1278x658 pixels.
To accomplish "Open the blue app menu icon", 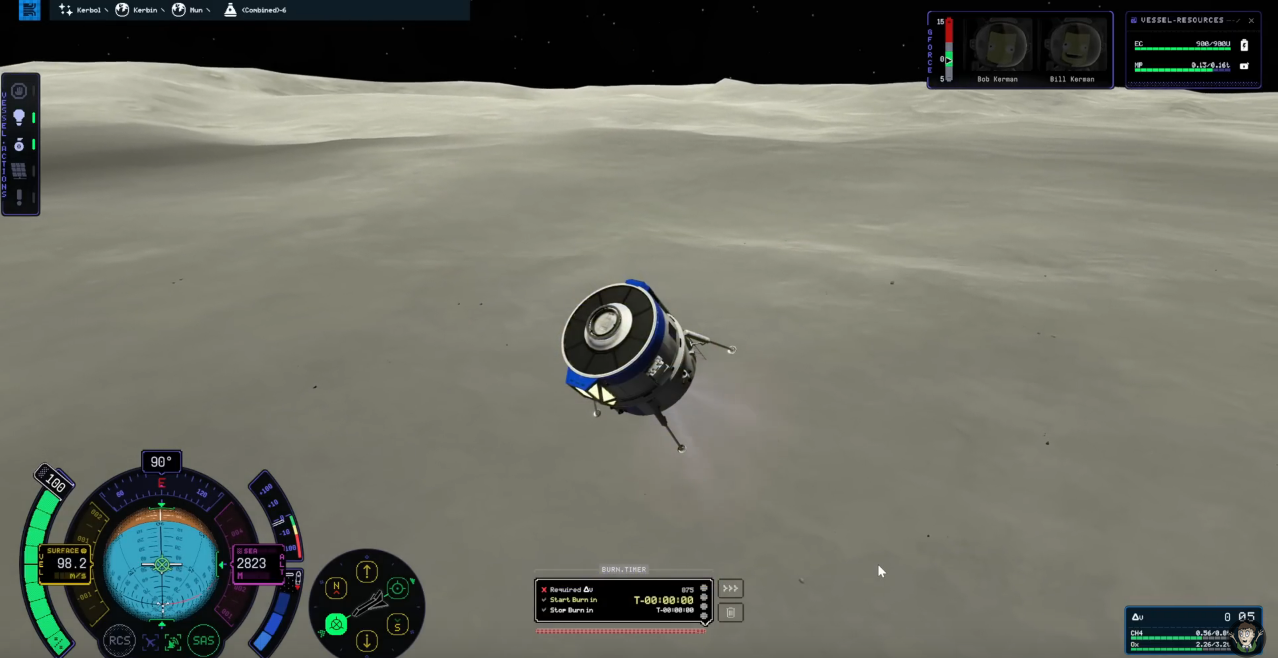I will click(30, 10).
